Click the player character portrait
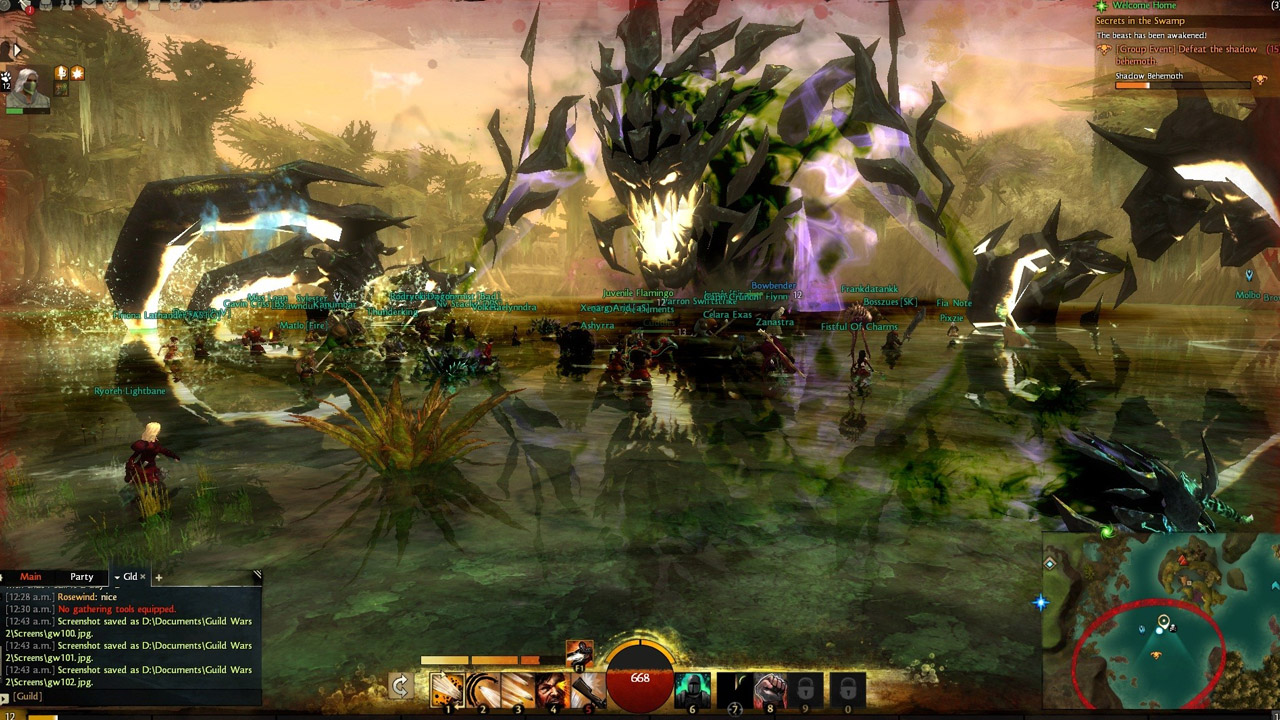The image size is (1280, 720). pyautogui.click(x=28, y=88)
